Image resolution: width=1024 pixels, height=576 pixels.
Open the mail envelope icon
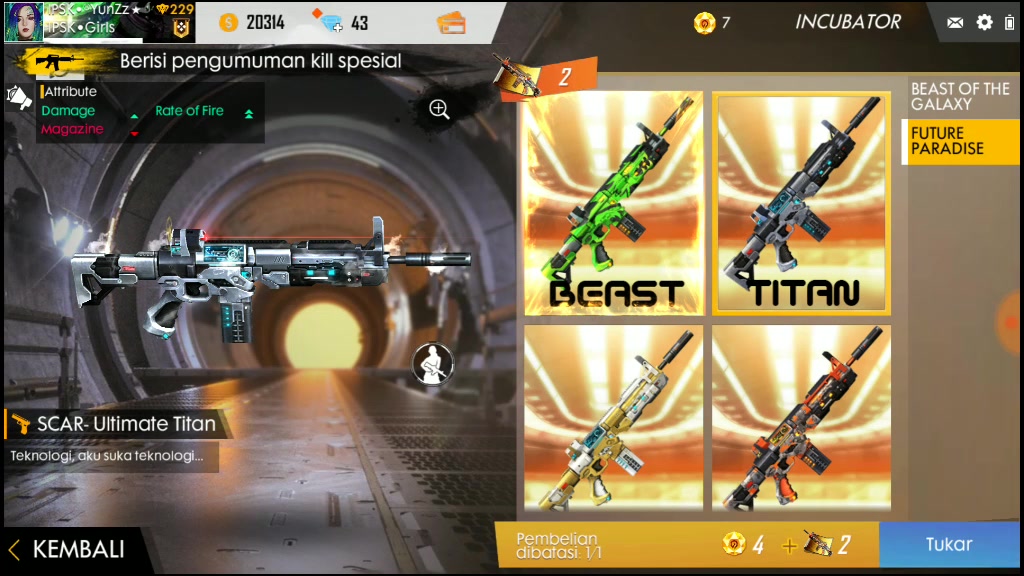point(955,22)
